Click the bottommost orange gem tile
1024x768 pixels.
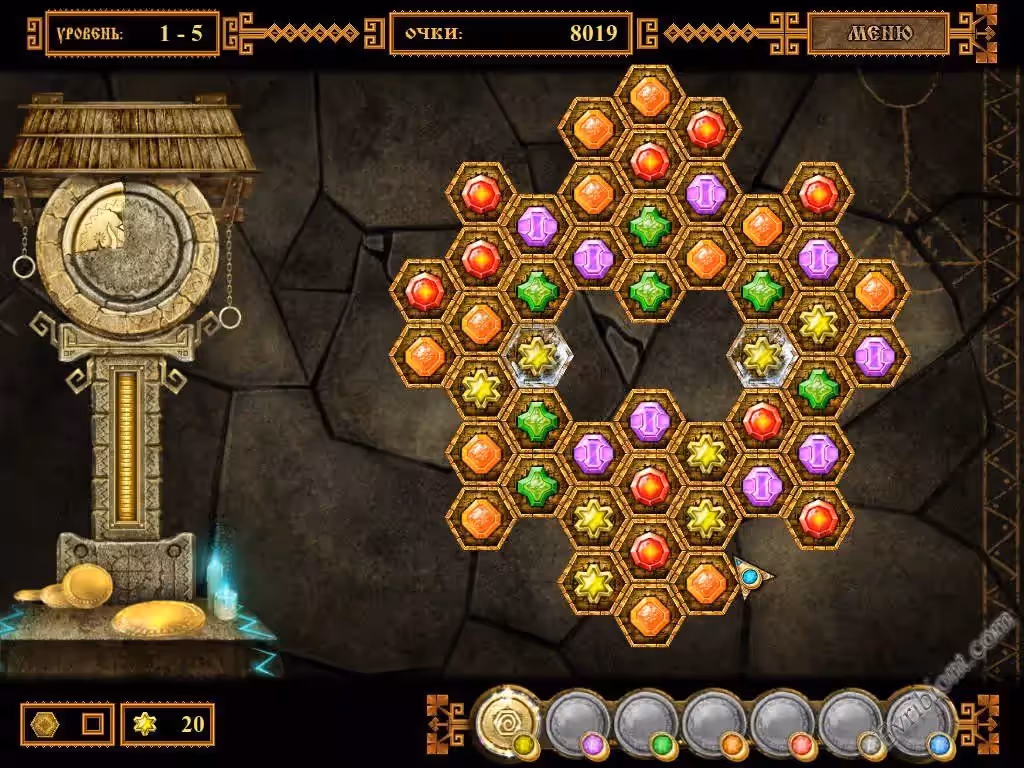point(650,614)
